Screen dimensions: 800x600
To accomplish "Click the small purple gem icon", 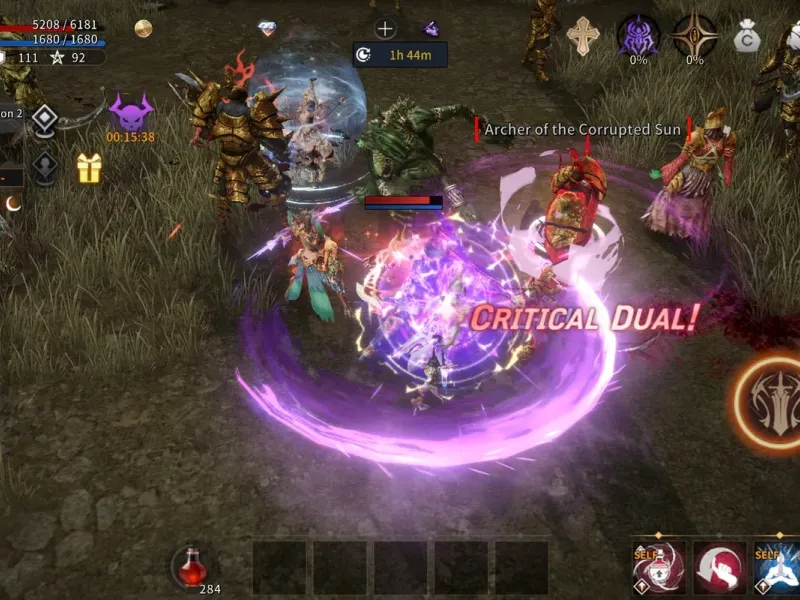I will pyautogui.click(x=431, y=29).
